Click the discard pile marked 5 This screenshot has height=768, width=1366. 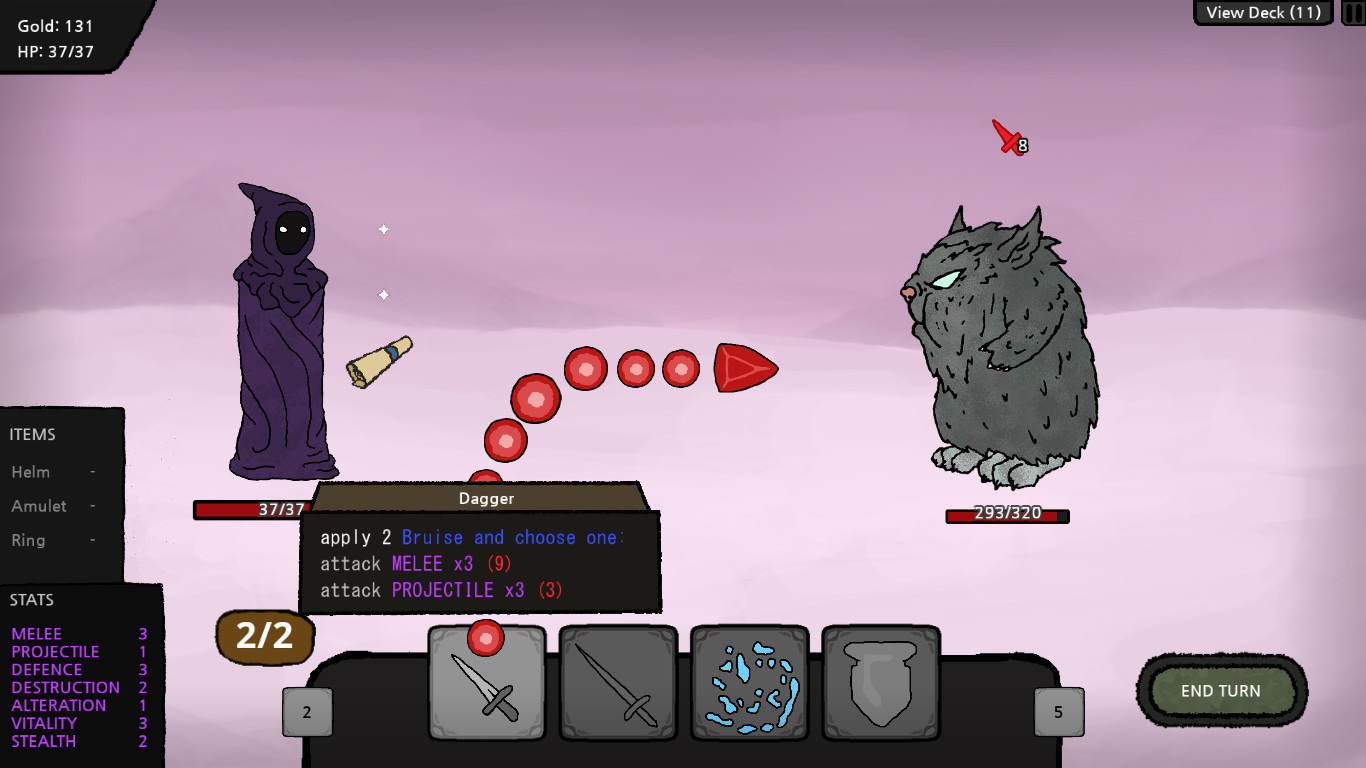tap(1057, 711)
